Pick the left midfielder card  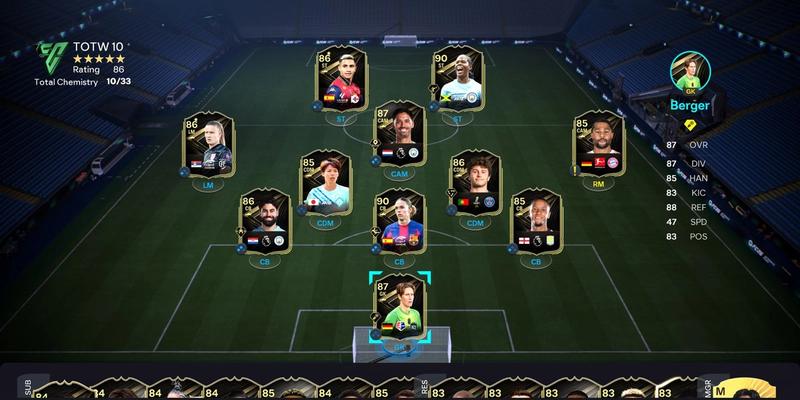click(x=207, y=145)
